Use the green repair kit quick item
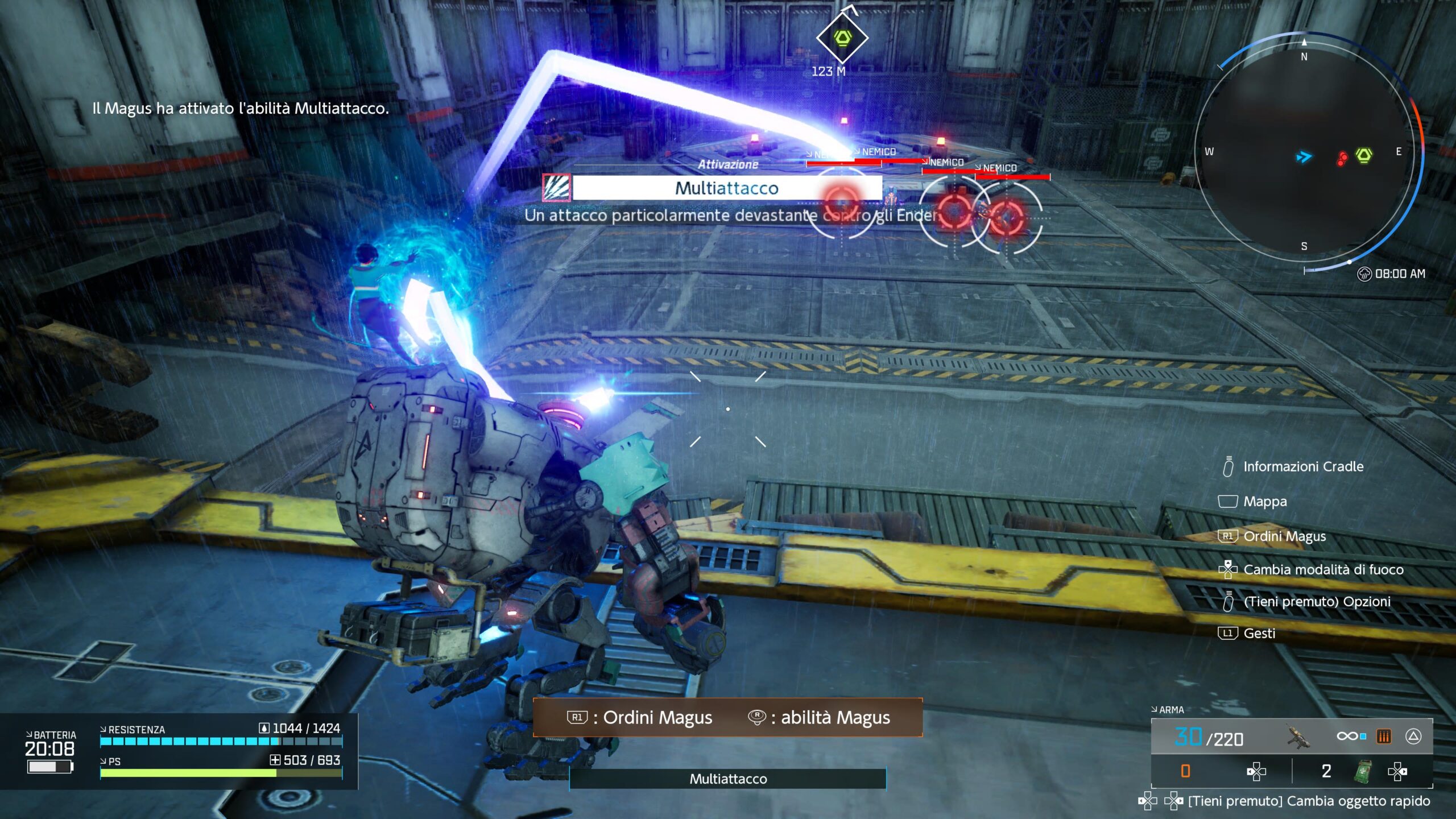Viewport: 1456px width, 819px height. point(1363,772)
